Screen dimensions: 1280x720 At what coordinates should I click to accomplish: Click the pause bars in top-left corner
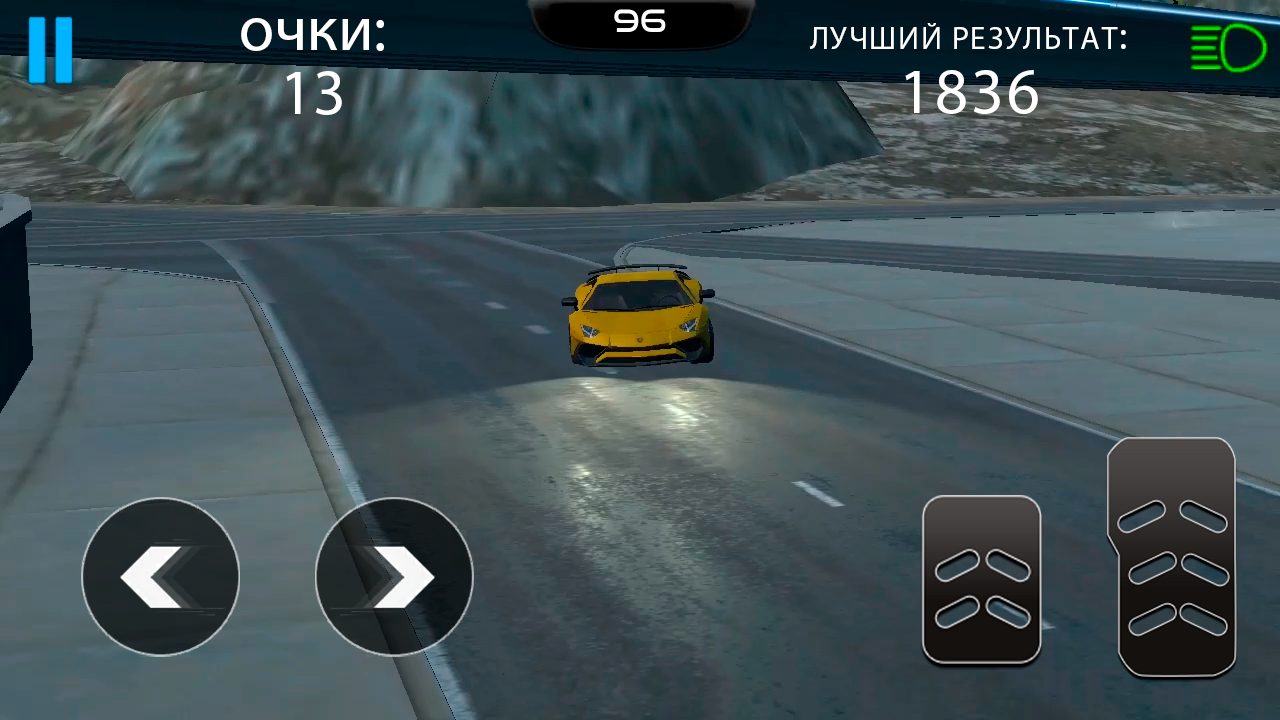point(52,47)
